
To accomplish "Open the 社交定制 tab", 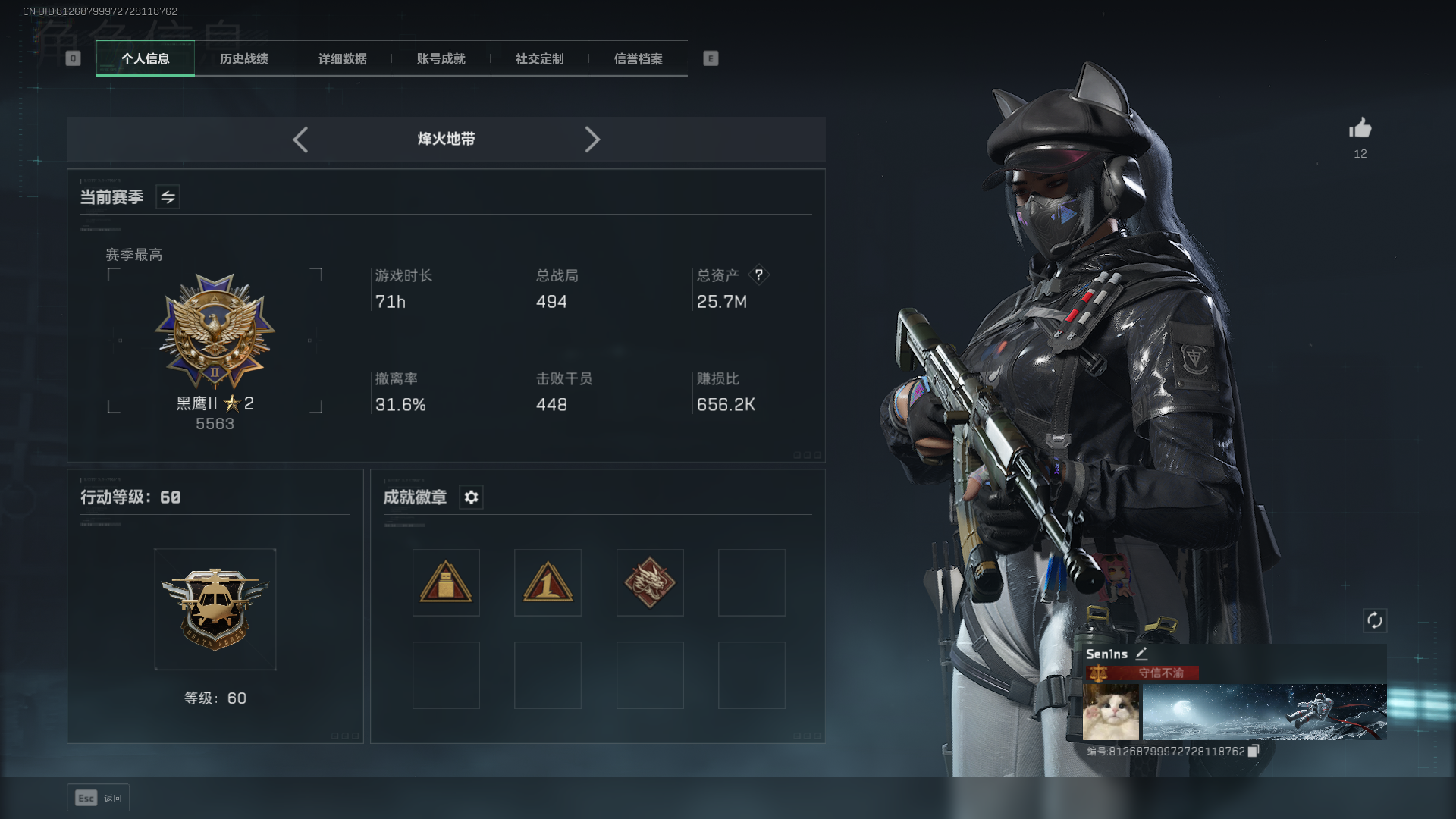I will pyautogui.click(x=539, y=58).
